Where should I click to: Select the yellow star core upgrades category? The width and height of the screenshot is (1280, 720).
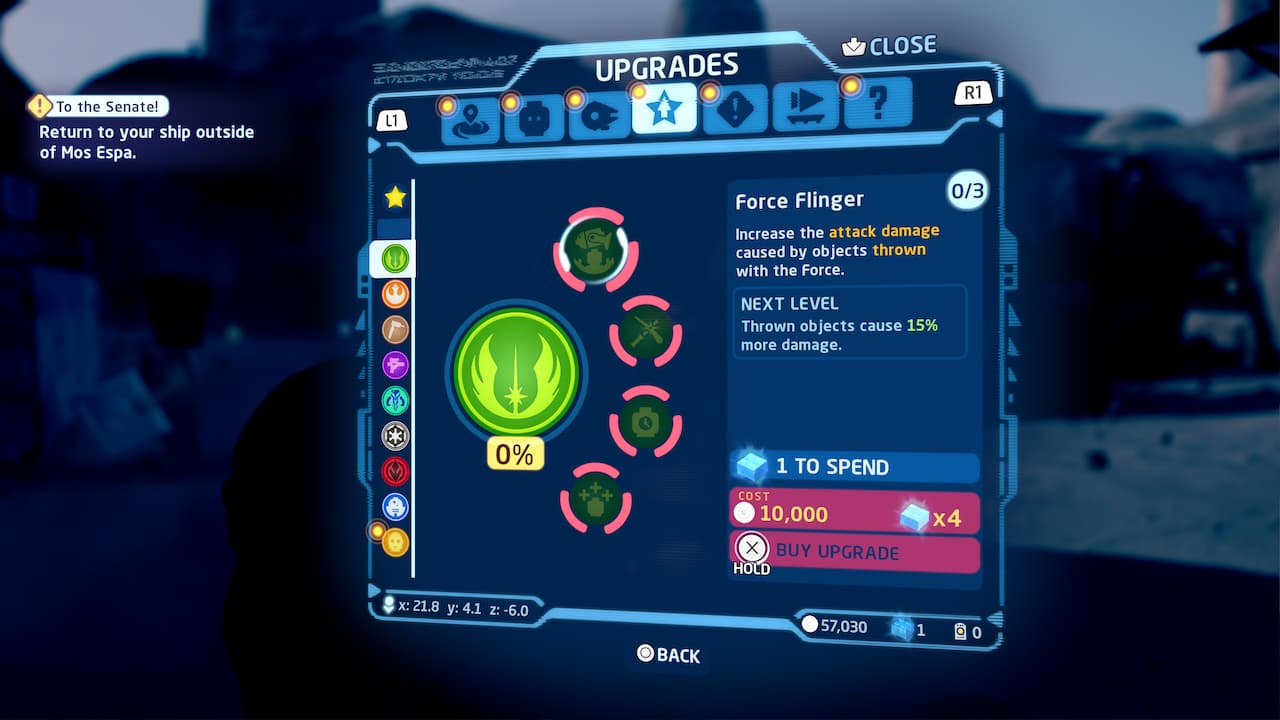[x=395, y=197]
